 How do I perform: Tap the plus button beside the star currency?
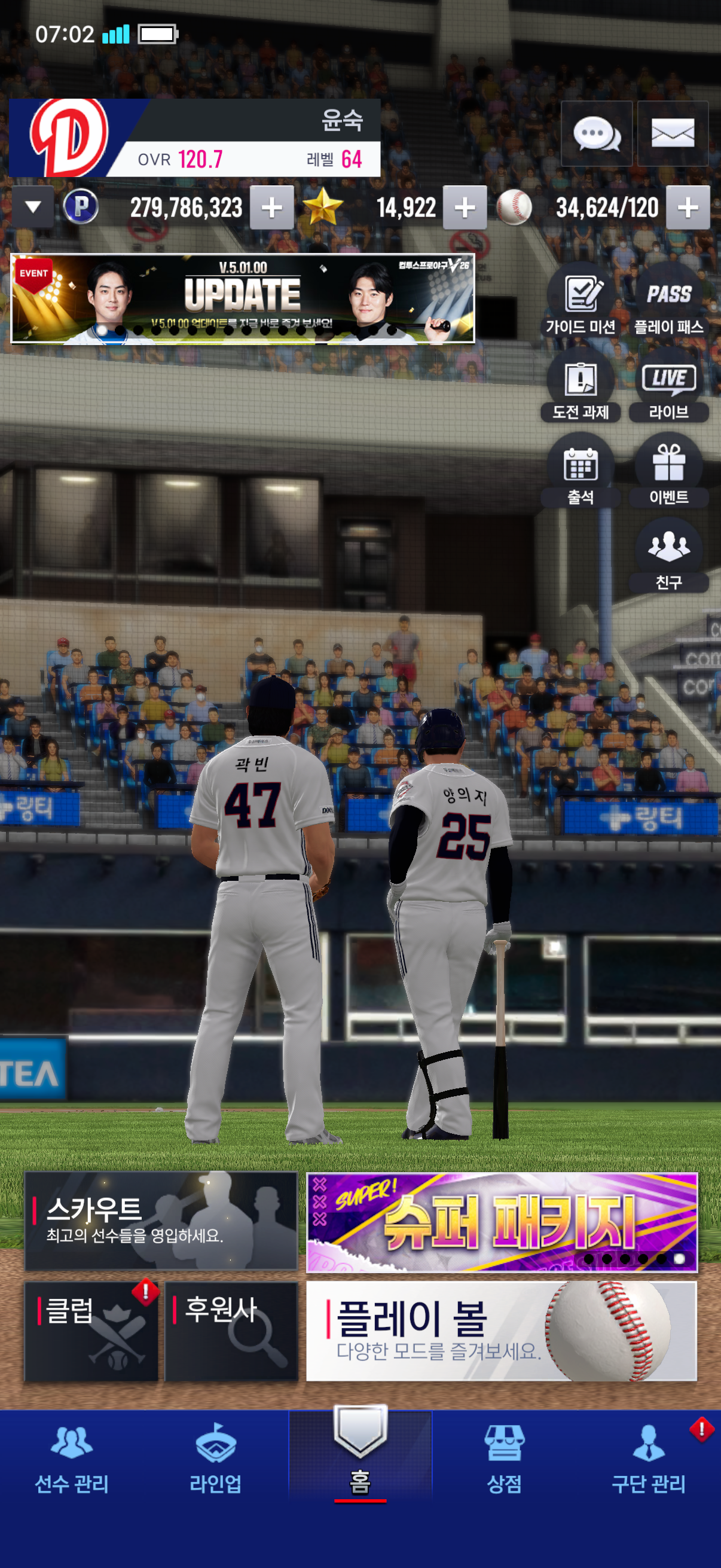click(465, 208)
